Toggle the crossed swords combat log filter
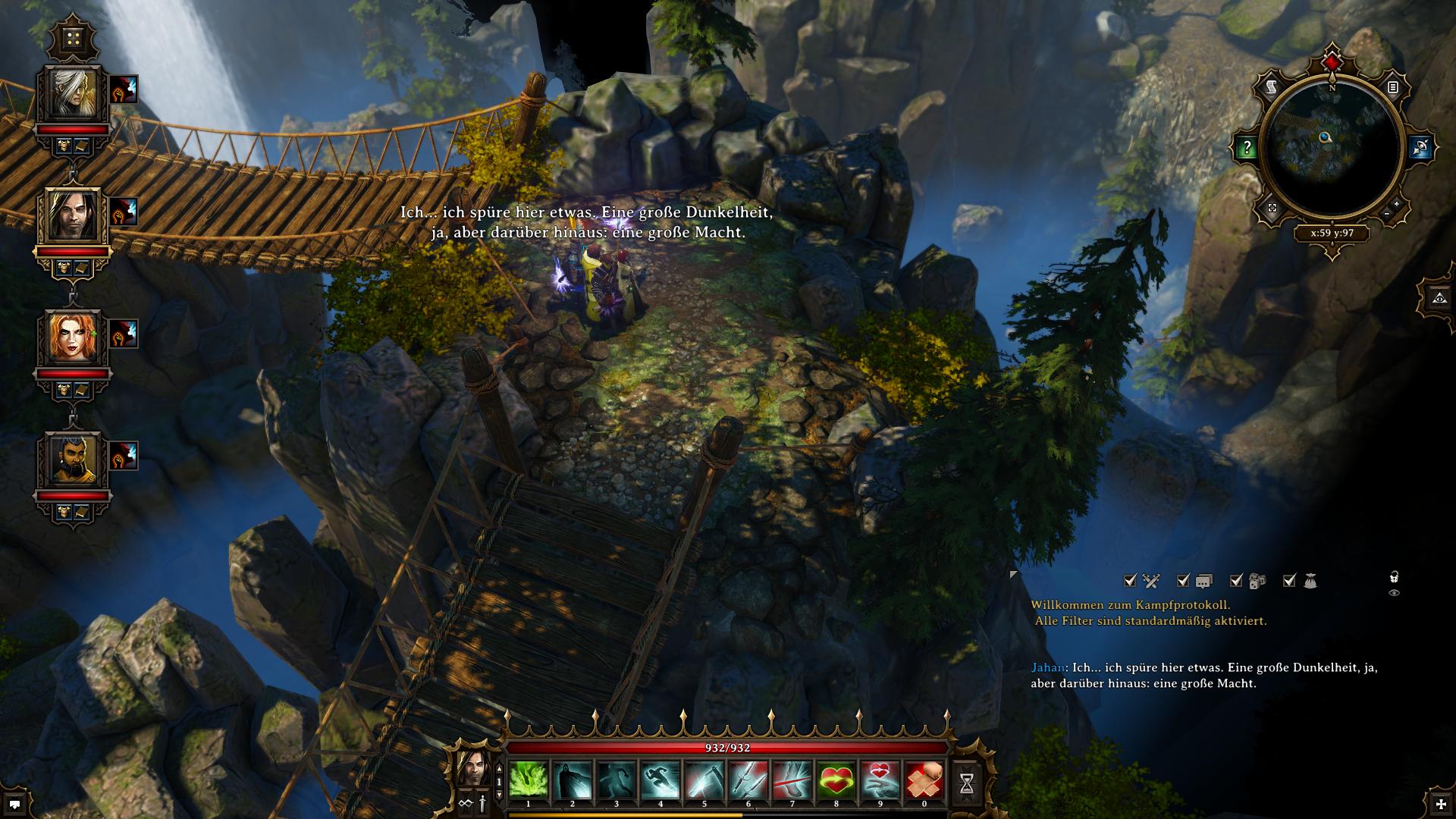The height and width of the screenshot is (819, 1456). coord(1131,581)
